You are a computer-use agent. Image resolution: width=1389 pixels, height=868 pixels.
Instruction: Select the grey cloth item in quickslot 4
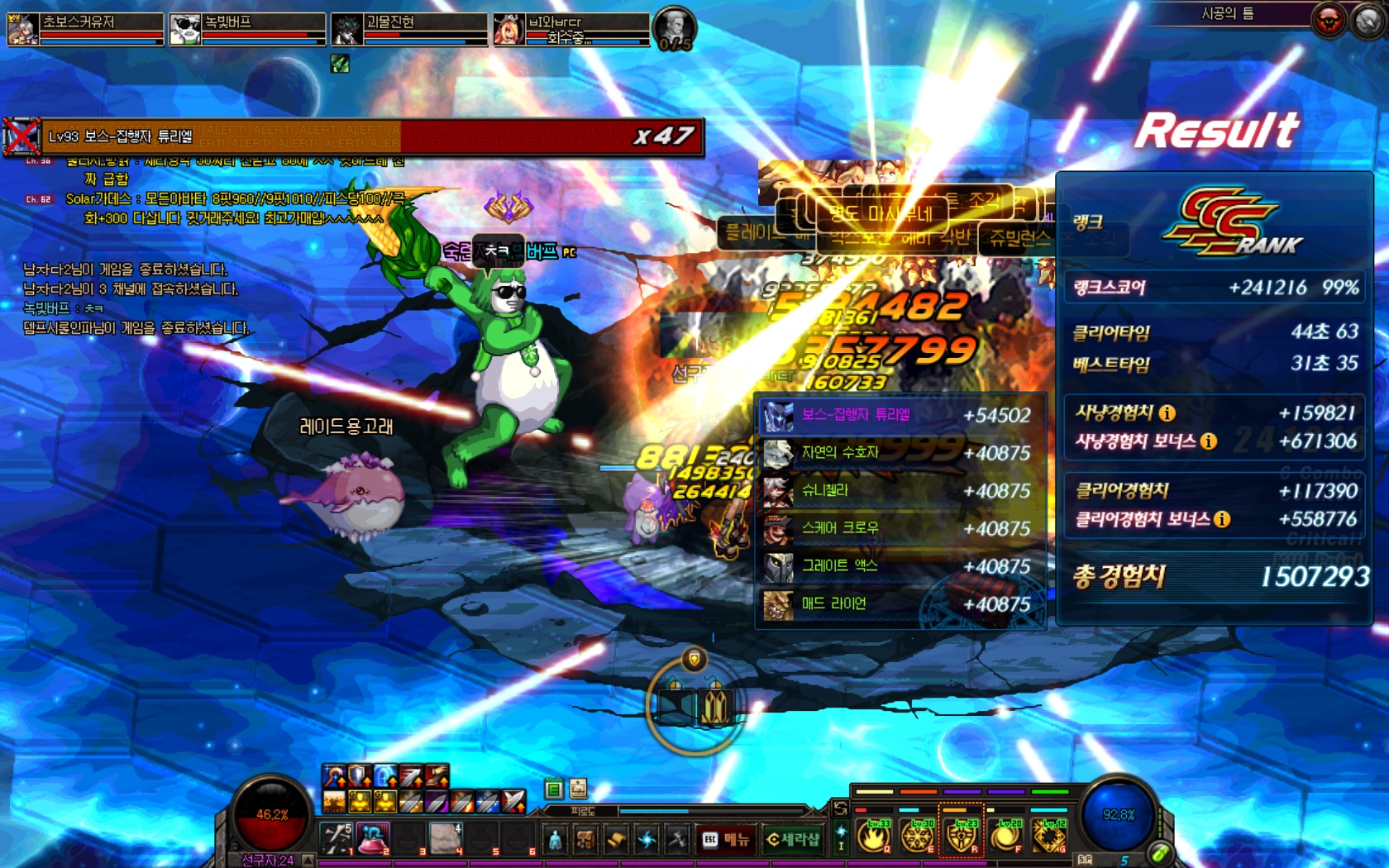tap(445, 838)
